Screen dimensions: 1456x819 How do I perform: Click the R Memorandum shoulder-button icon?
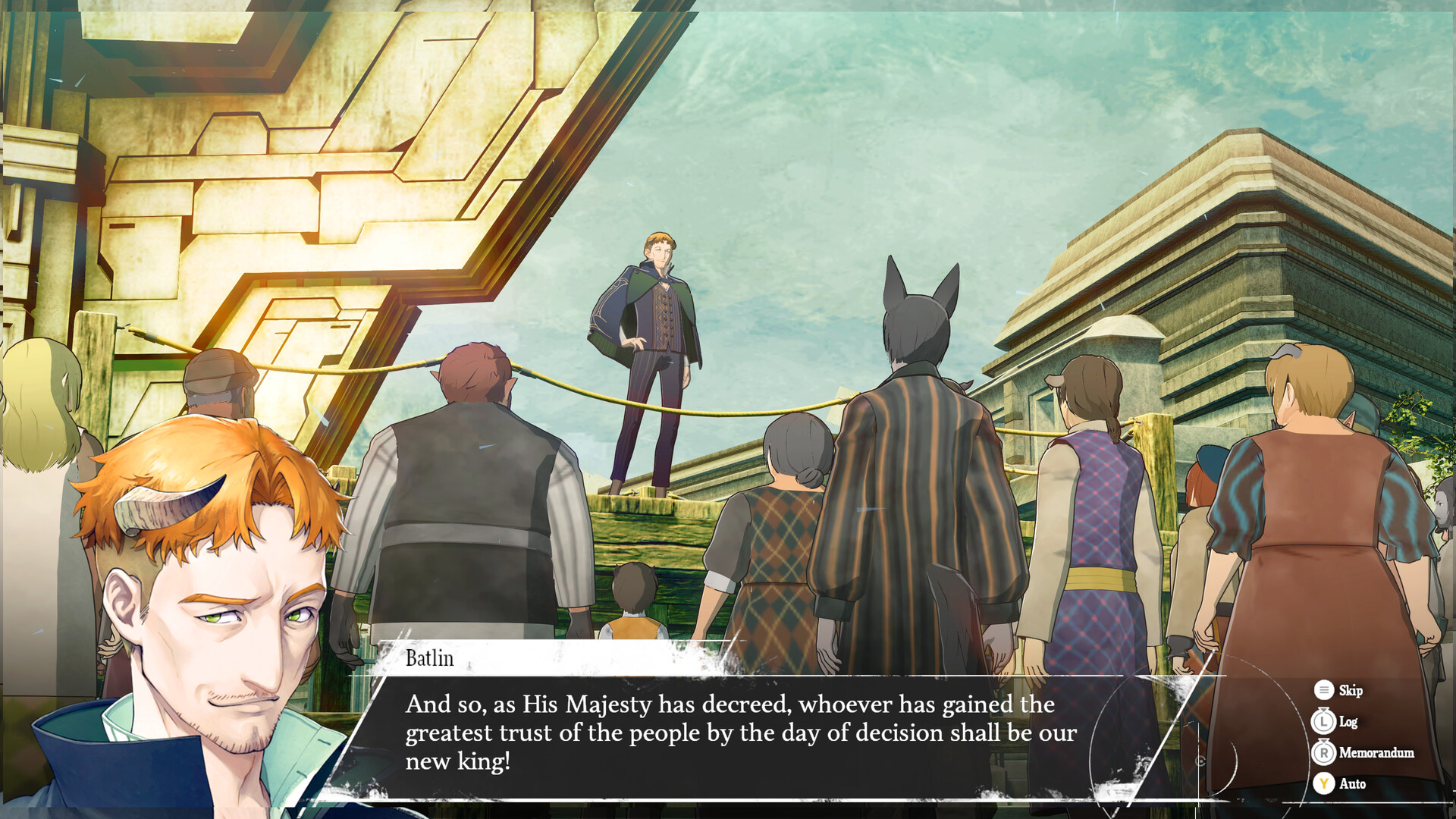pyautogui.click(x=1323, y=753)
